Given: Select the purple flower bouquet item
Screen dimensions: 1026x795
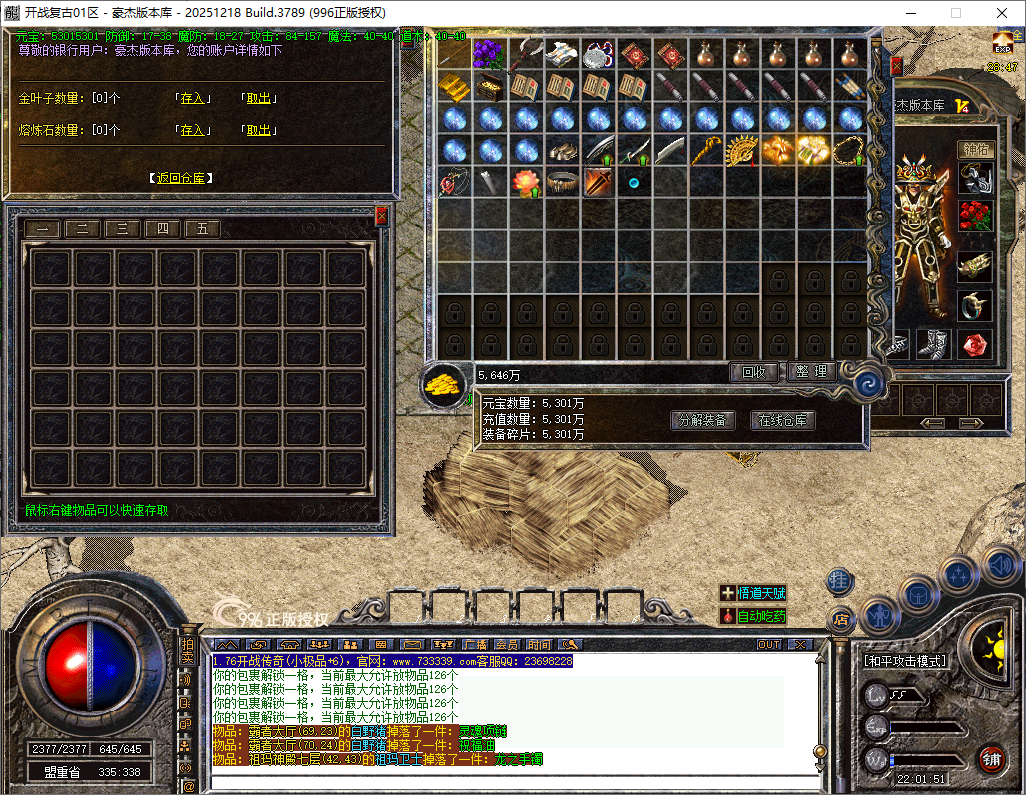Looking at the screenshot, I should [489, 53].
